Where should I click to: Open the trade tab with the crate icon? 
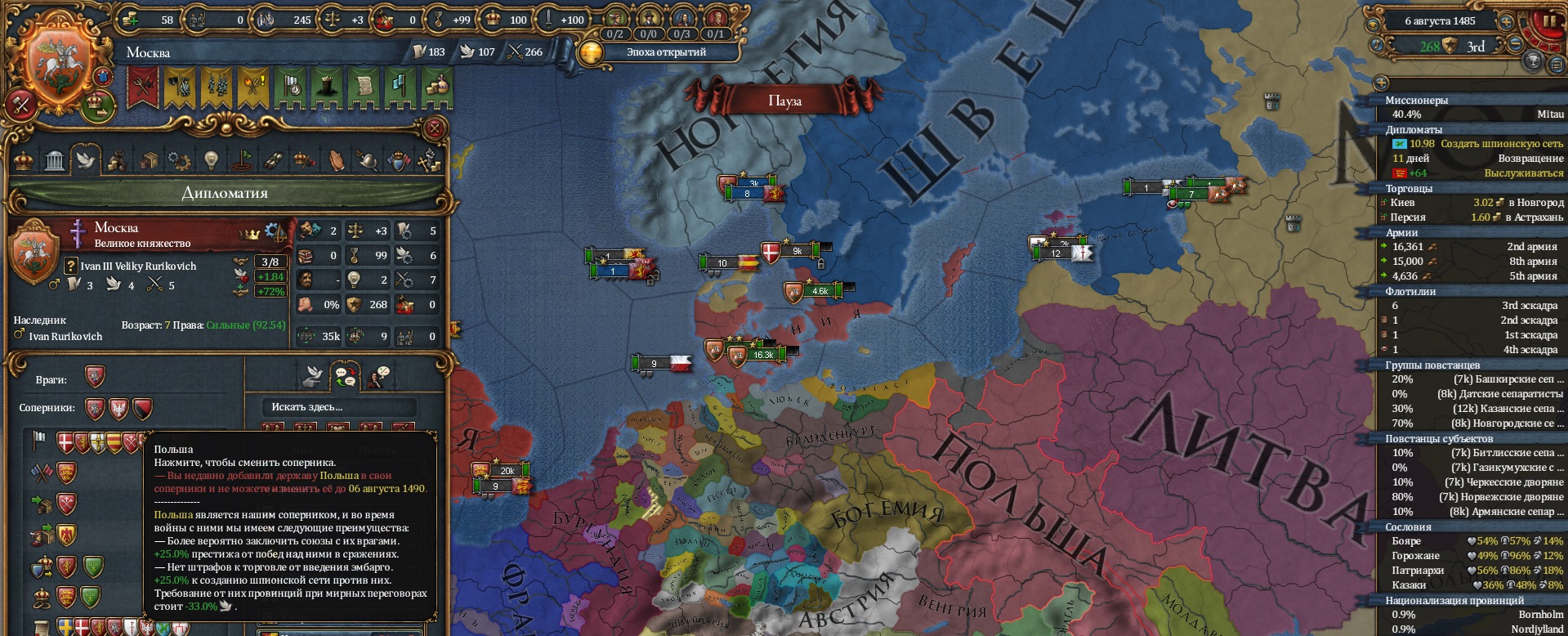(148, 160)
